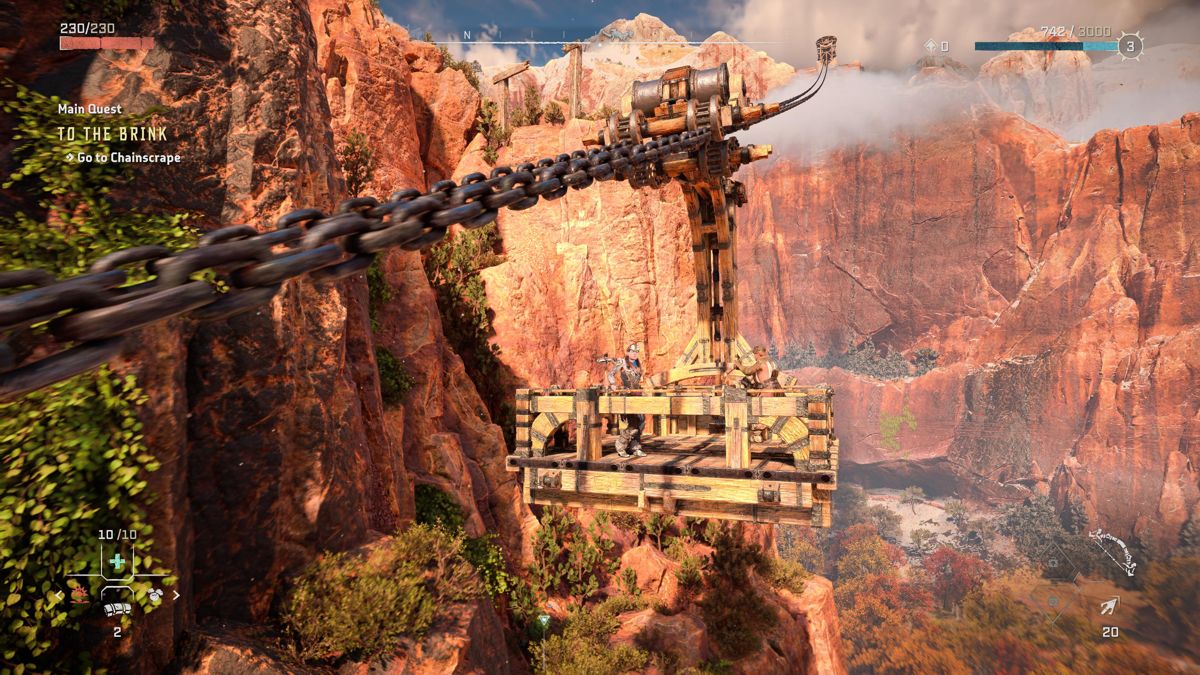1200x675 pixels.
Task: Pick the white potion tool icon
Action: point(154,595)
